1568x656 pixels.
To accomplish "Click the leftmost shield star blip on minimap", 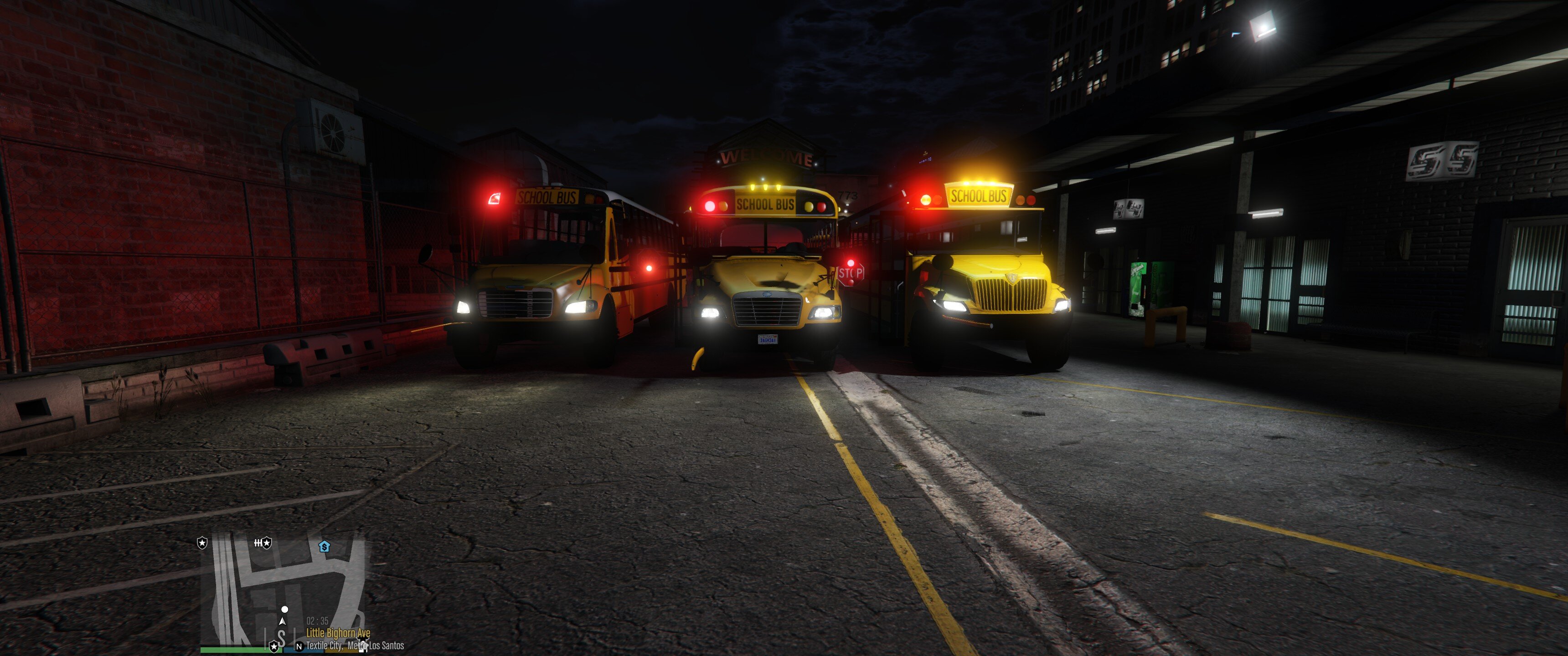I will pyautogui.click(x=202, y=543).
